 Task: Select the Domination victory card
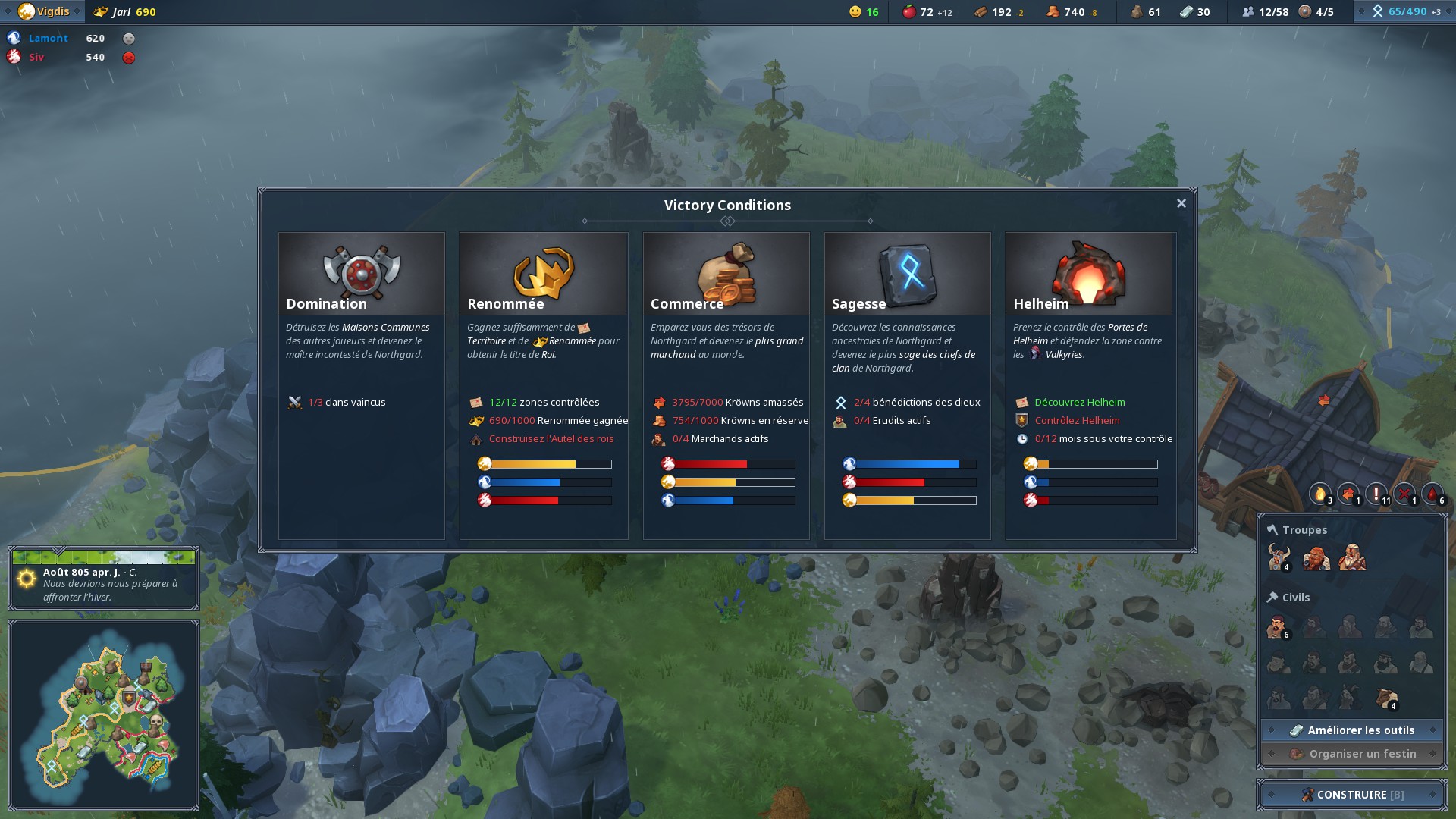click(x=361, y=274)
